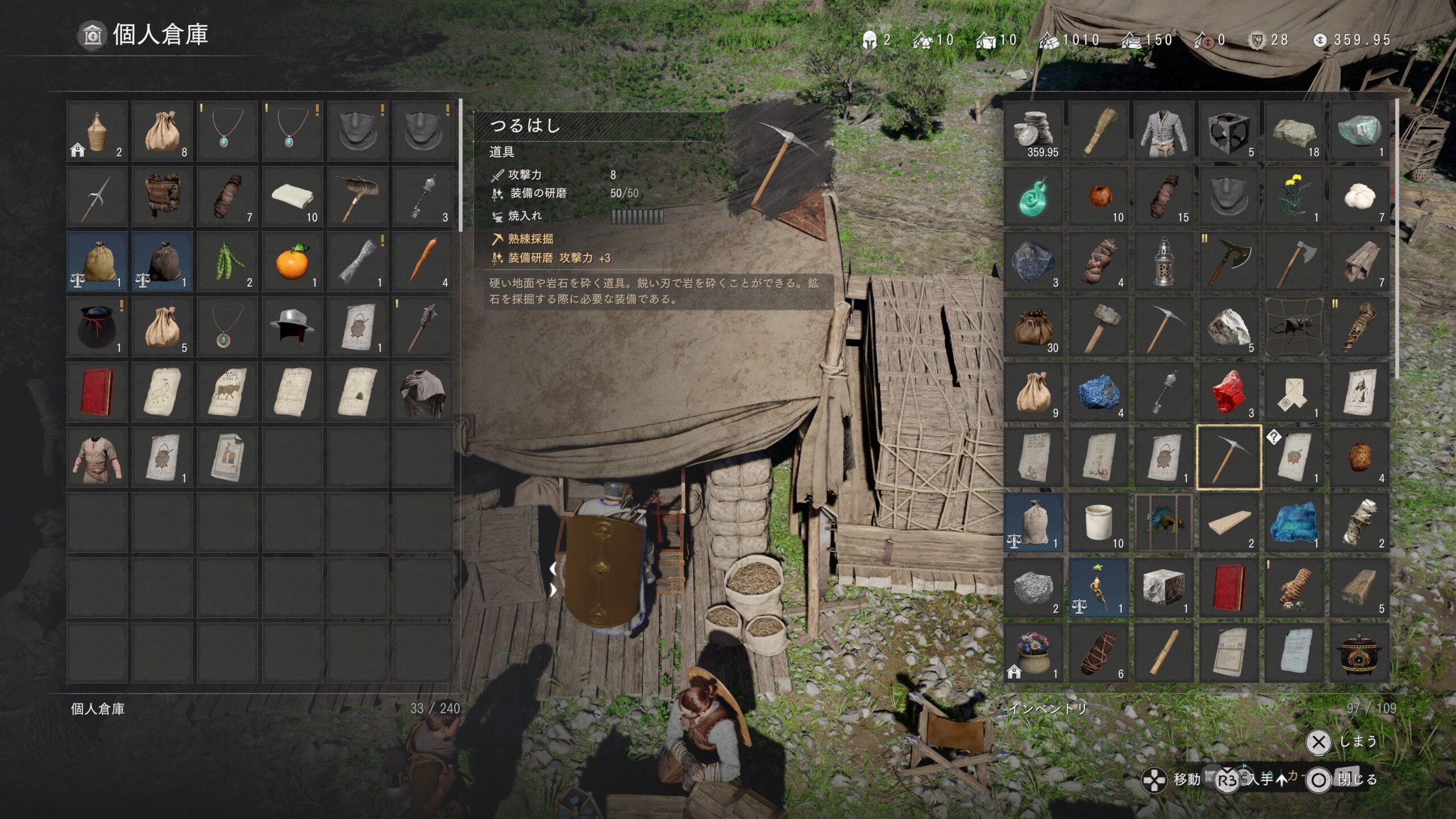Select the dark hooded cloak slot
The height and width of the screenshot is (819, 1456).
point(423,392)
